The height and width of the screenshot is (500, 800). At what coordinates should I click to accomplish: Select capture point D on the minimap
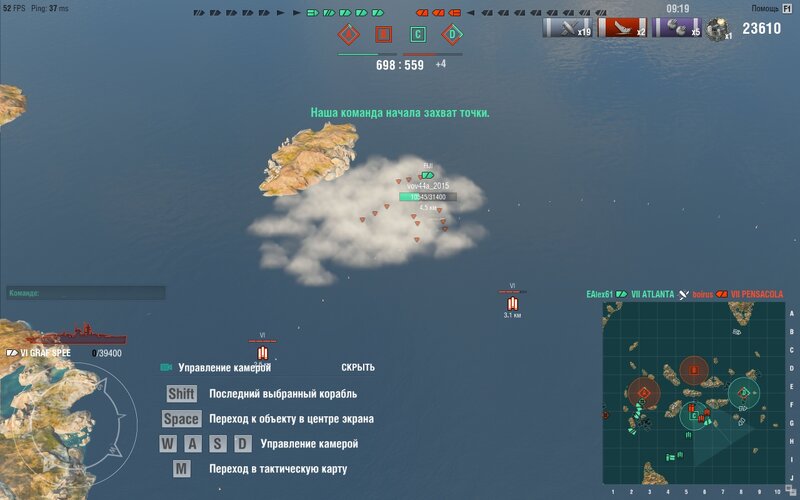(x=743, y=394)
